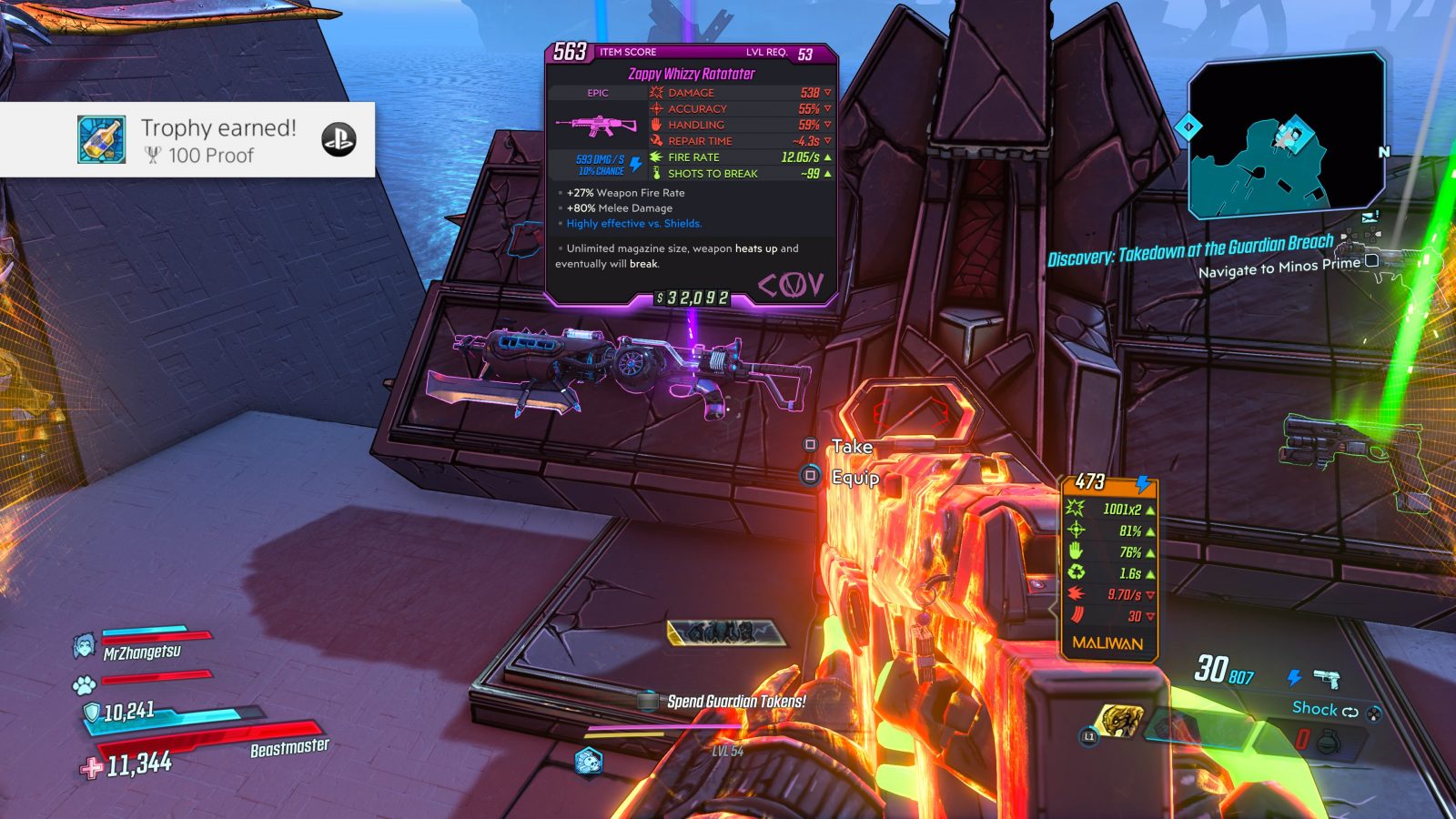Screen dimensions: 1456x819
Task: Click the MrZhangetsu player portrait
Action: pos(85,646)
